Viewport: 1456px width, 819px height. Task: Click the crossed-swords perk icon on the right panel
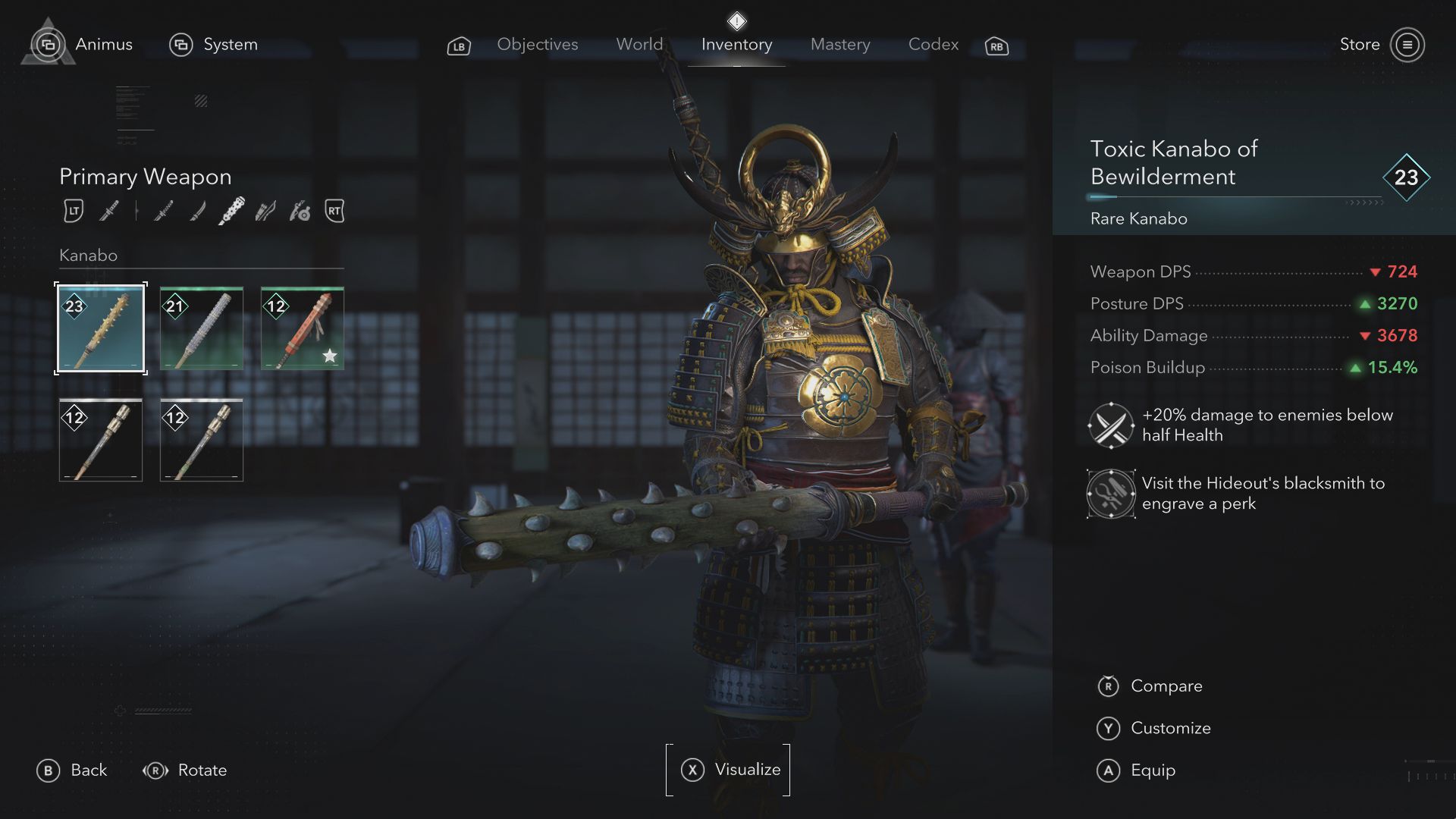coord(1111,425)
